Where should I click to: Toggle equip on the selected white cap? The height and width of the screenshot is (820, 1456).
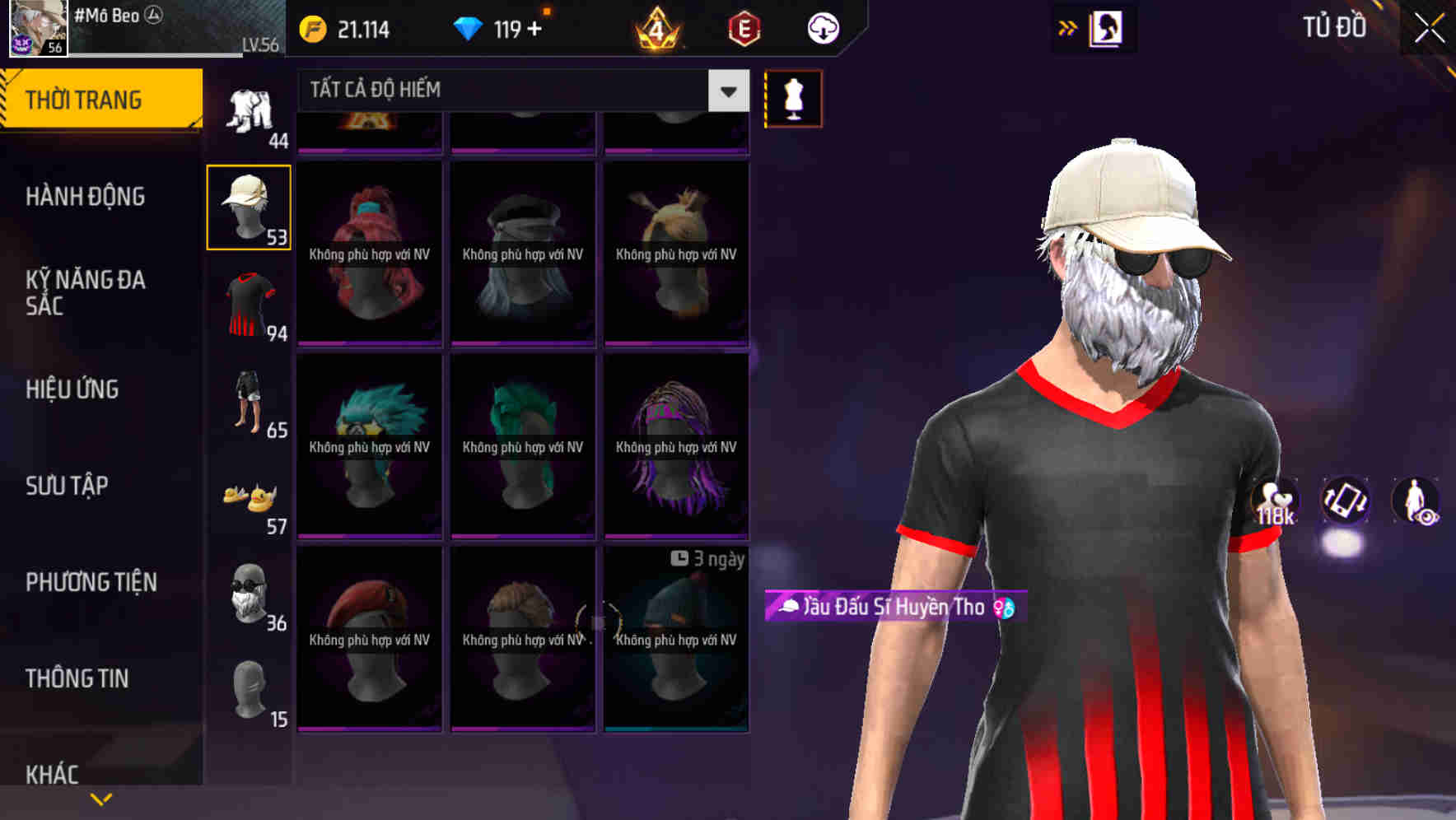[x=249, y=204]
